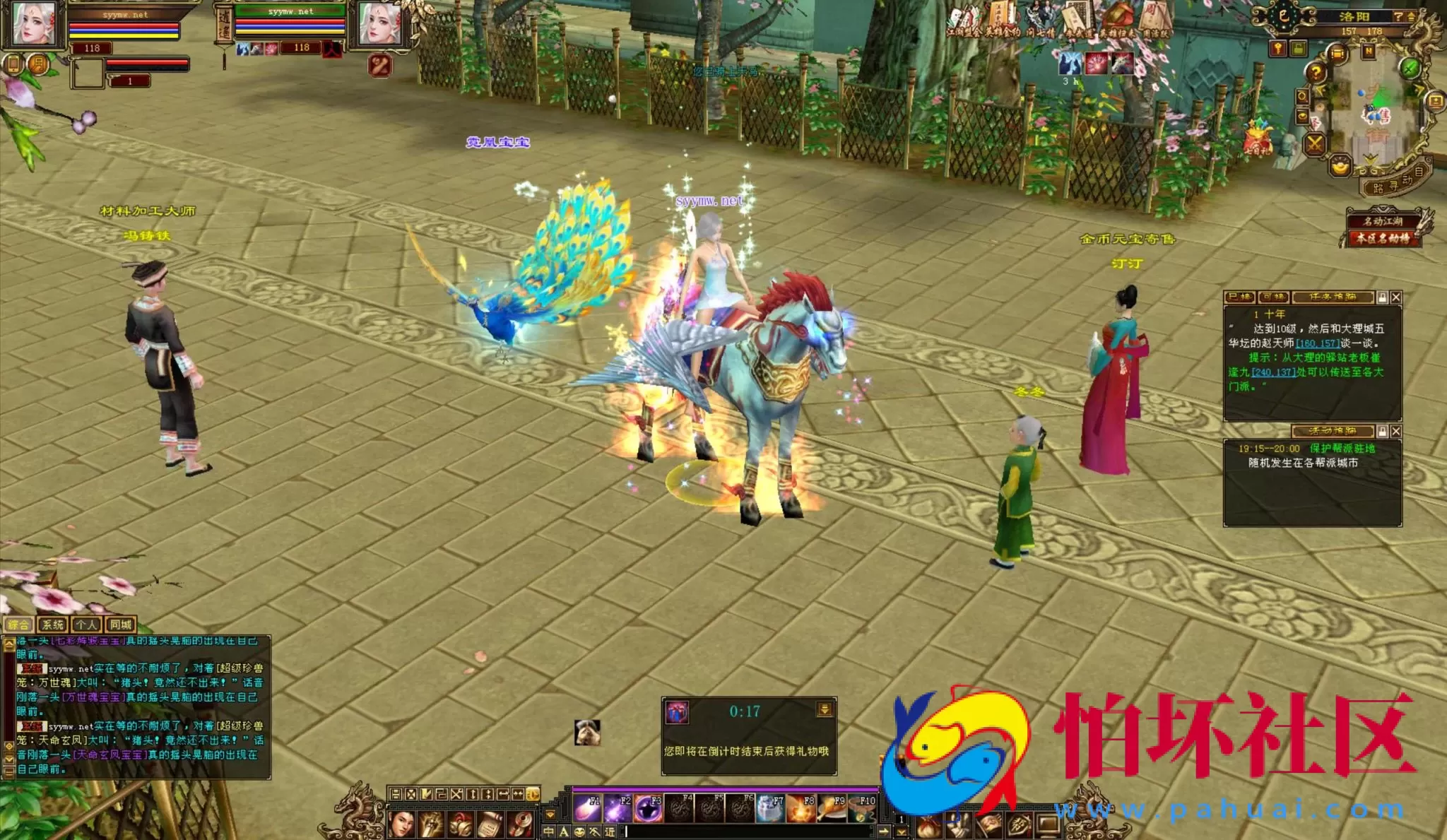Use the F3 purple orb skill
The height and width of the screenshot is (840, 1447).
648,809
